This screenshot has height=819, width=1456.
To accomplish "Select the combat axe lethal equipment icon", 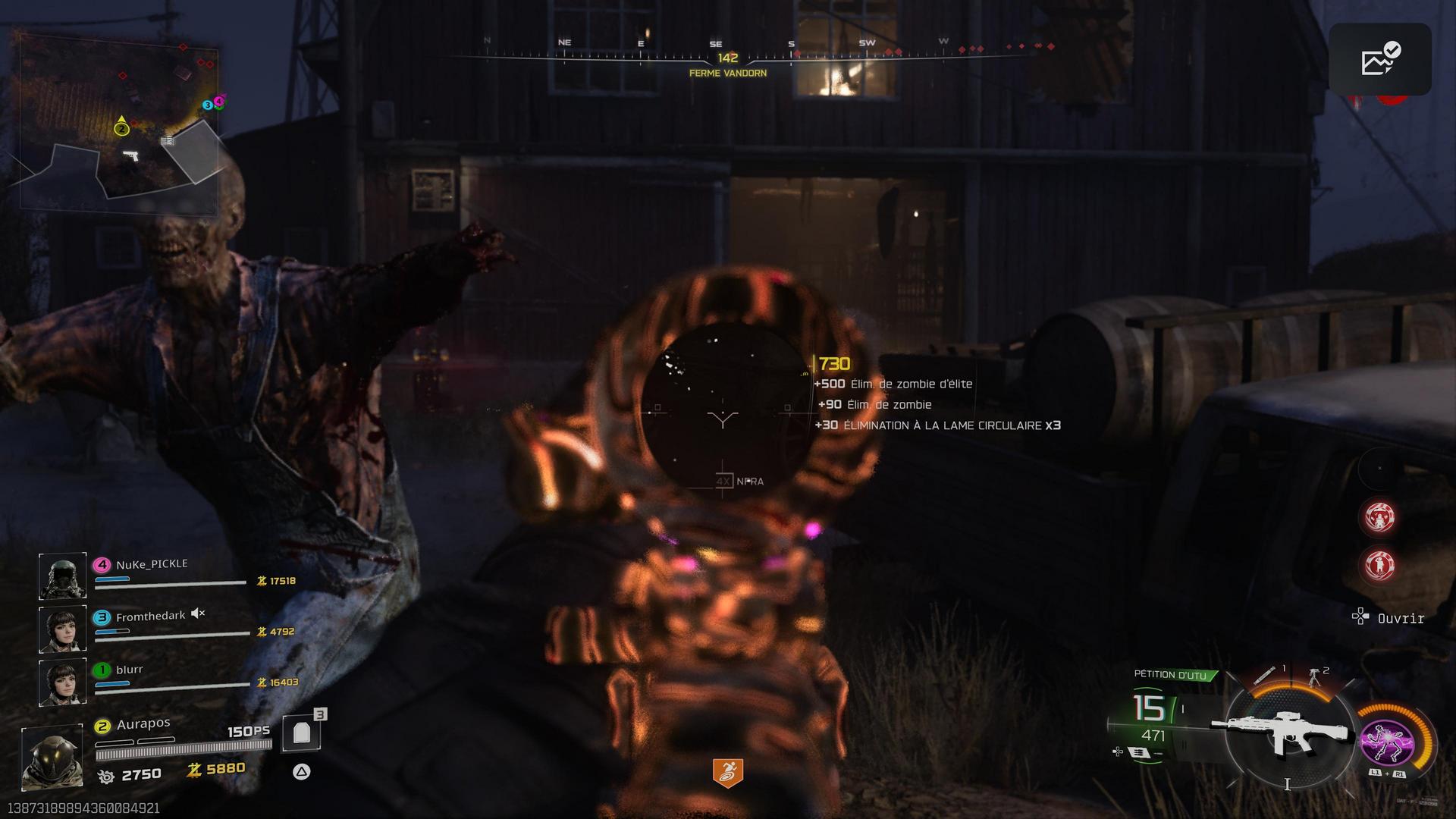I will [x=1265, y=674].
